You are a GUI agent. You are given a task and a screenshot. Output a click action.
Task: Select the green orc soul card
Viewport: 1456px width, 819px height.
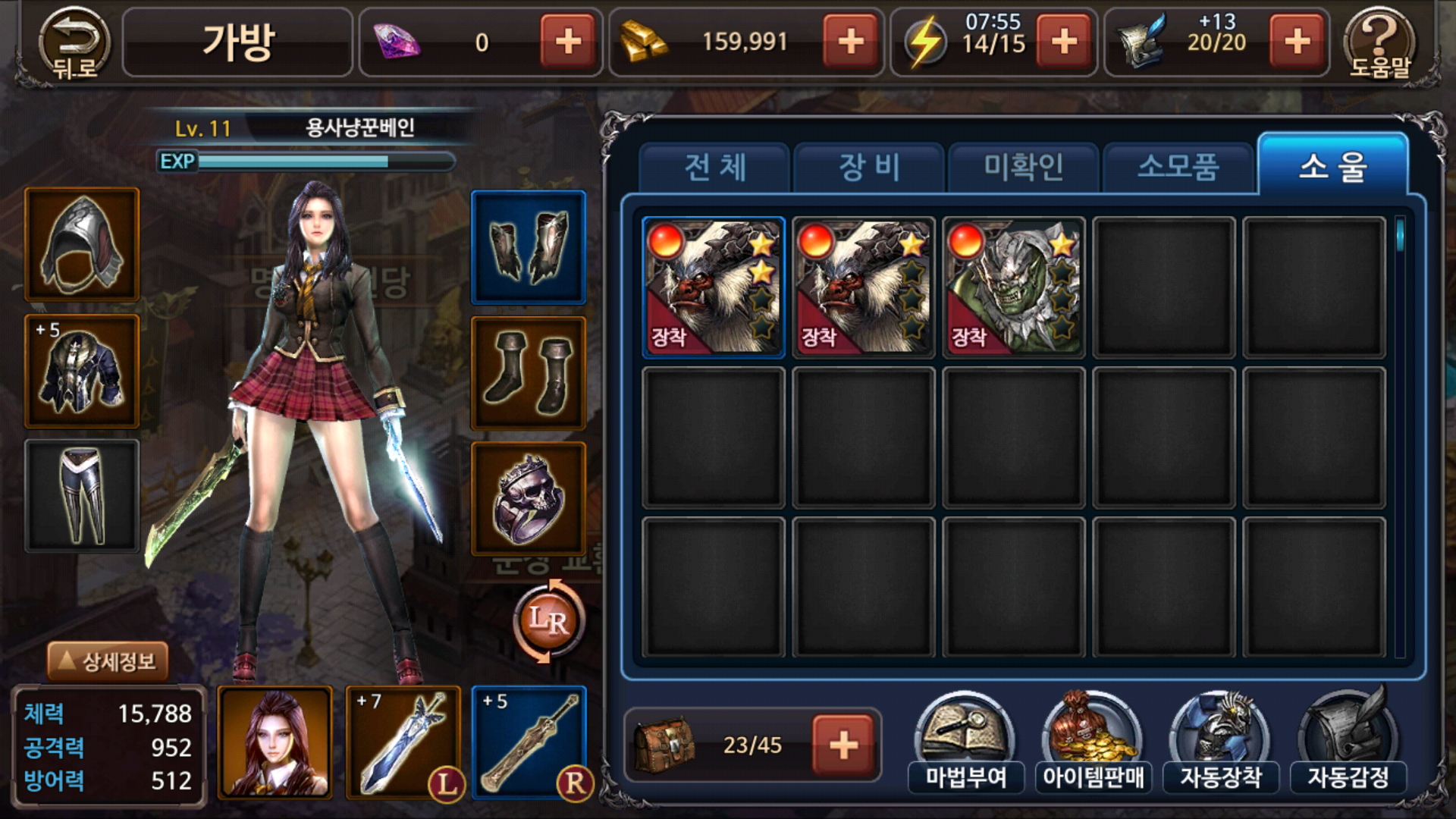click(1014, 287)
